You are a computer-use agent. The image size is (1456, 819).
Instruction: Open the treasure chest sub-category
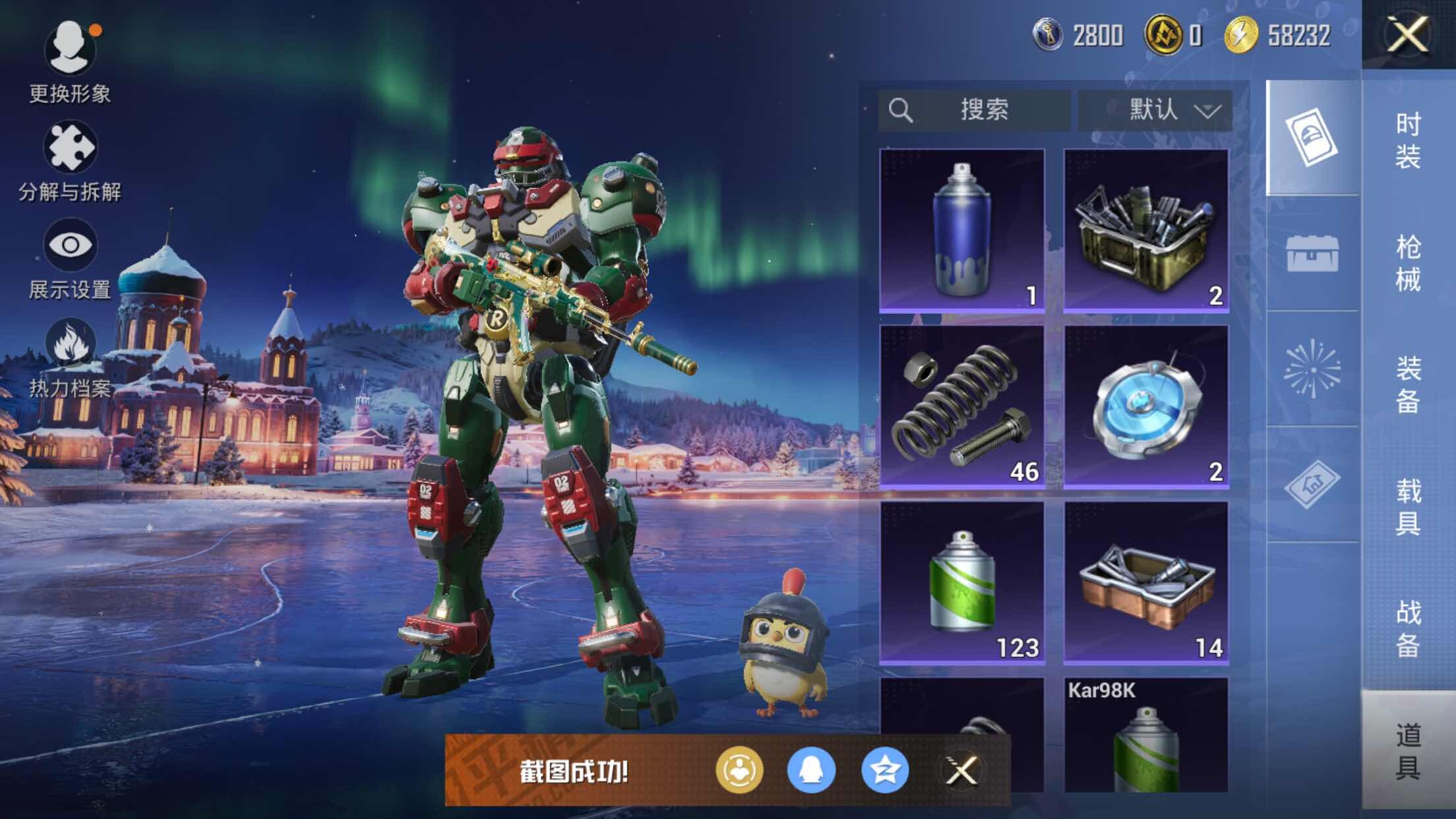(1312, 254)
